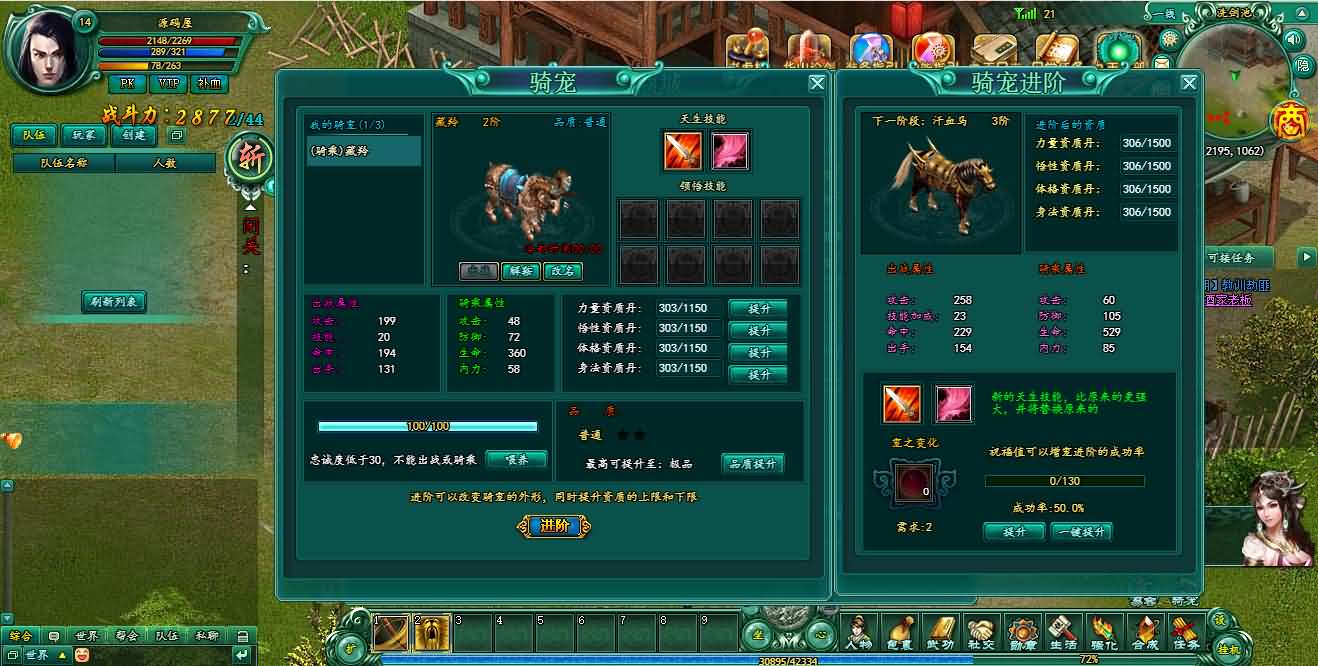
Task: Upgrade 身法资质丹 with its 提升 button
Action: [758, 374]
